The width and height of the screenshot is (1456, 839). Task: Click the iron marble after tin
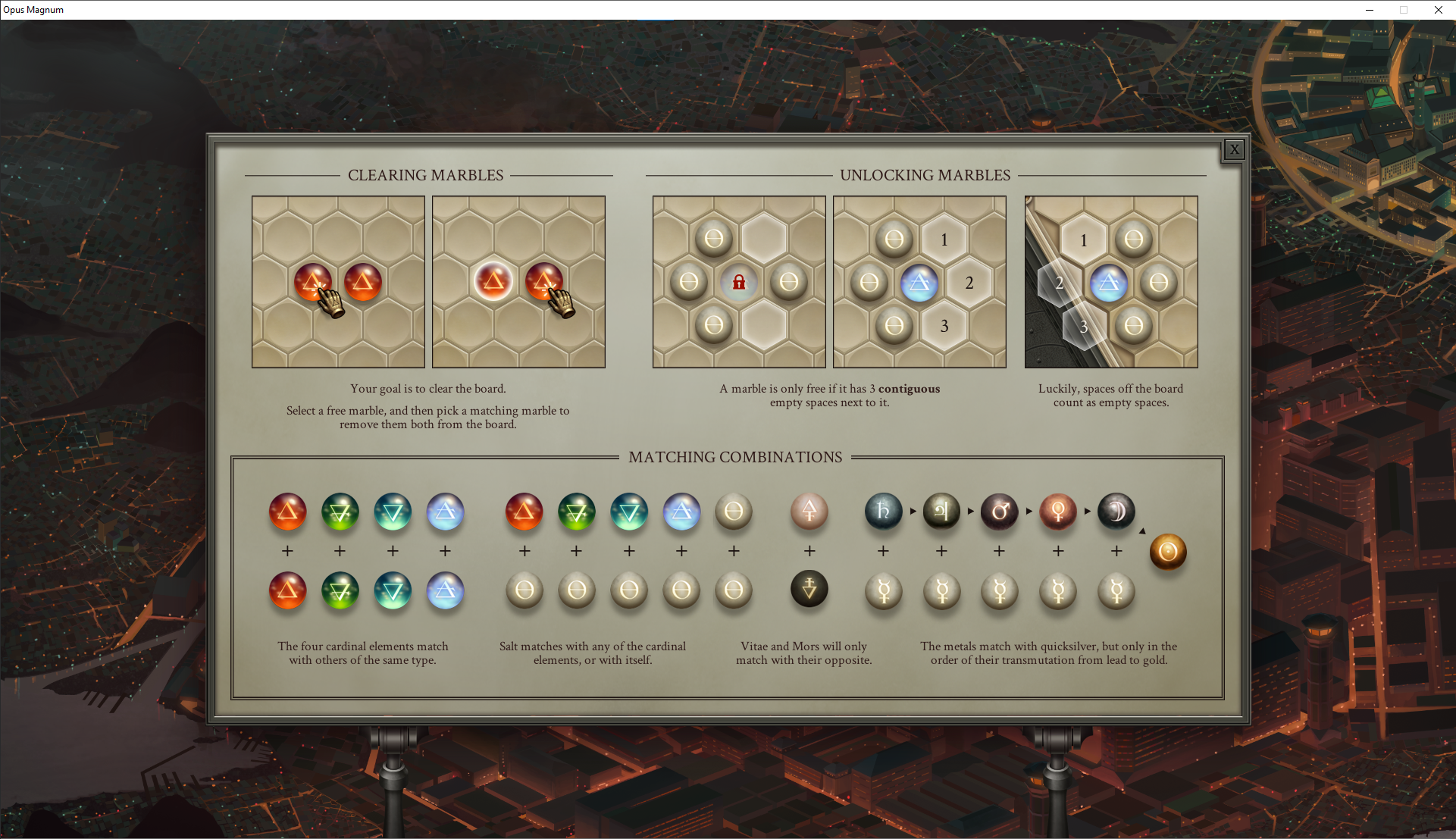(1000, 512)
